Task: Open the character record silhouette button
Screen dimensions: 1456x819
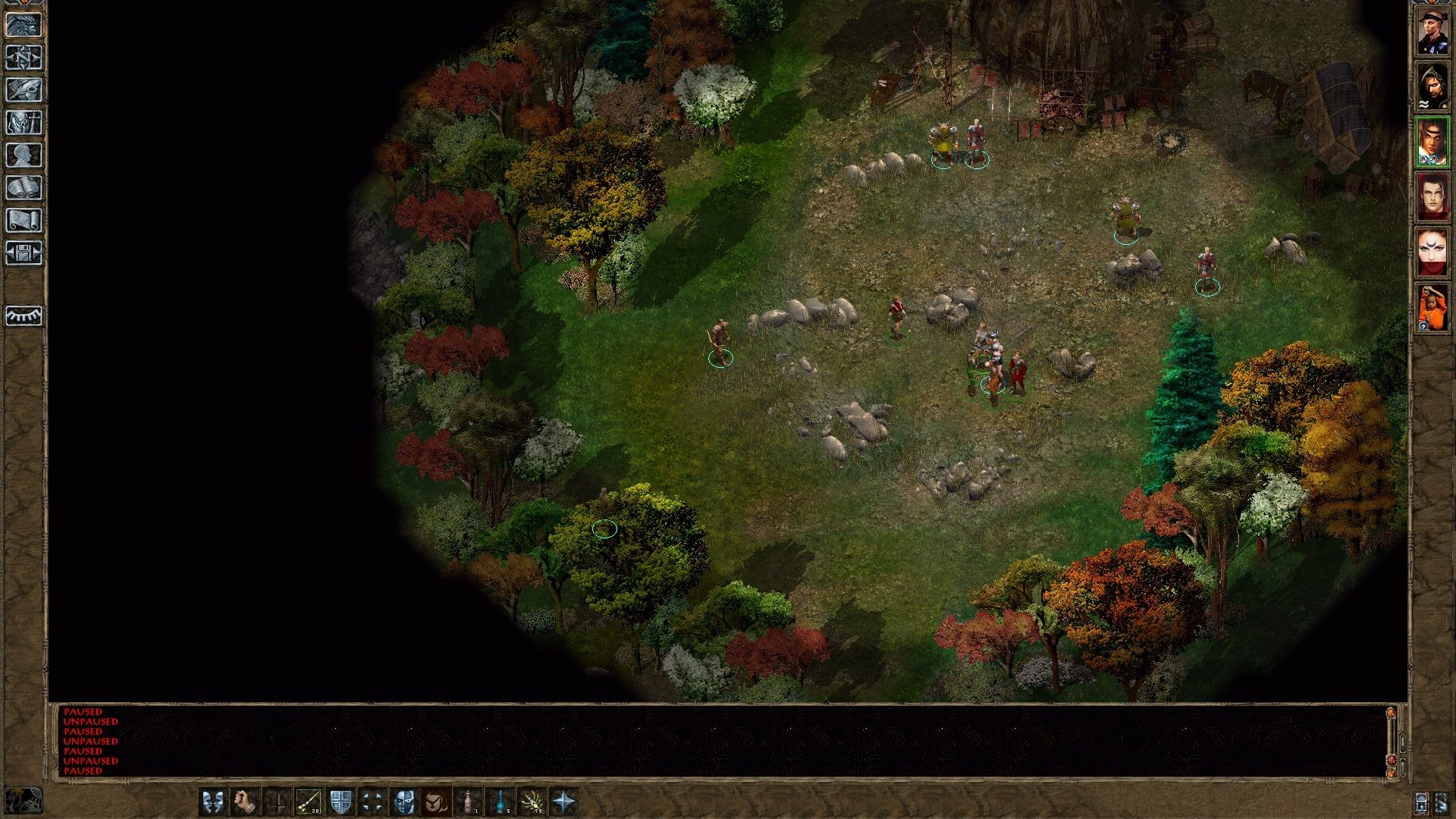Action: [x=24, y=155]
